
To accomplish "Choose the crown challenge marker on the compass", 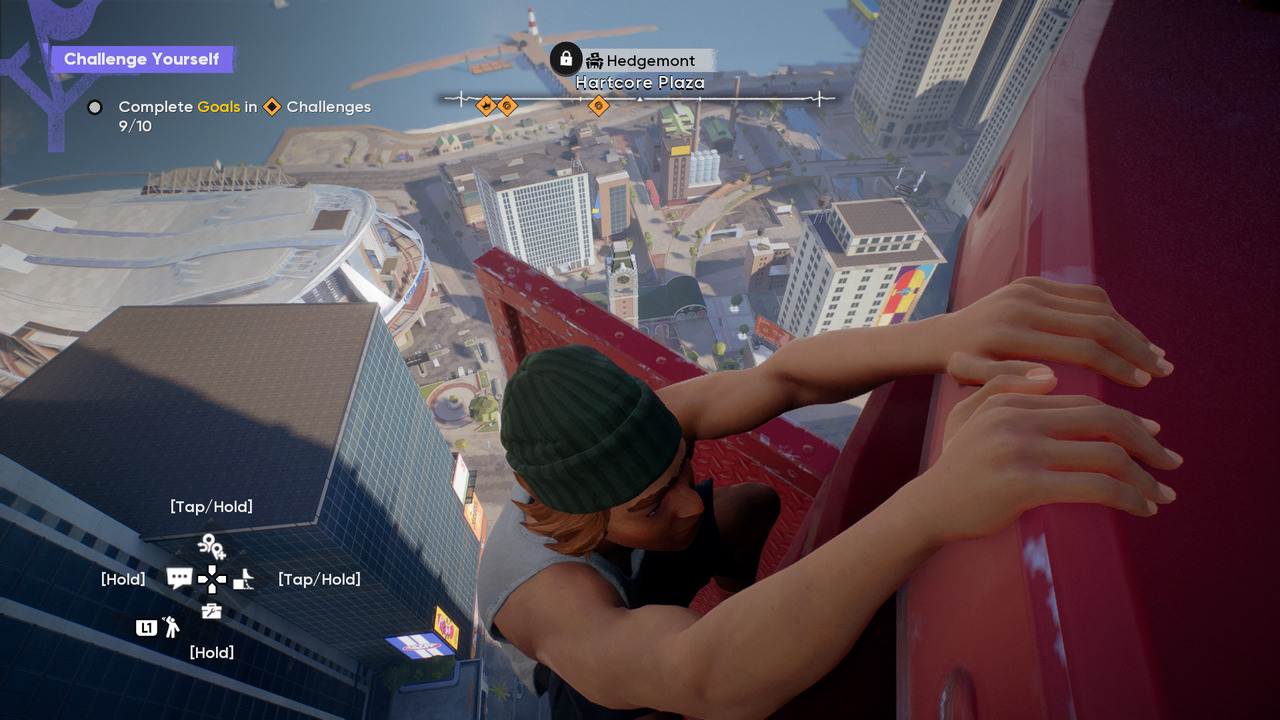I will pos(486,105).
